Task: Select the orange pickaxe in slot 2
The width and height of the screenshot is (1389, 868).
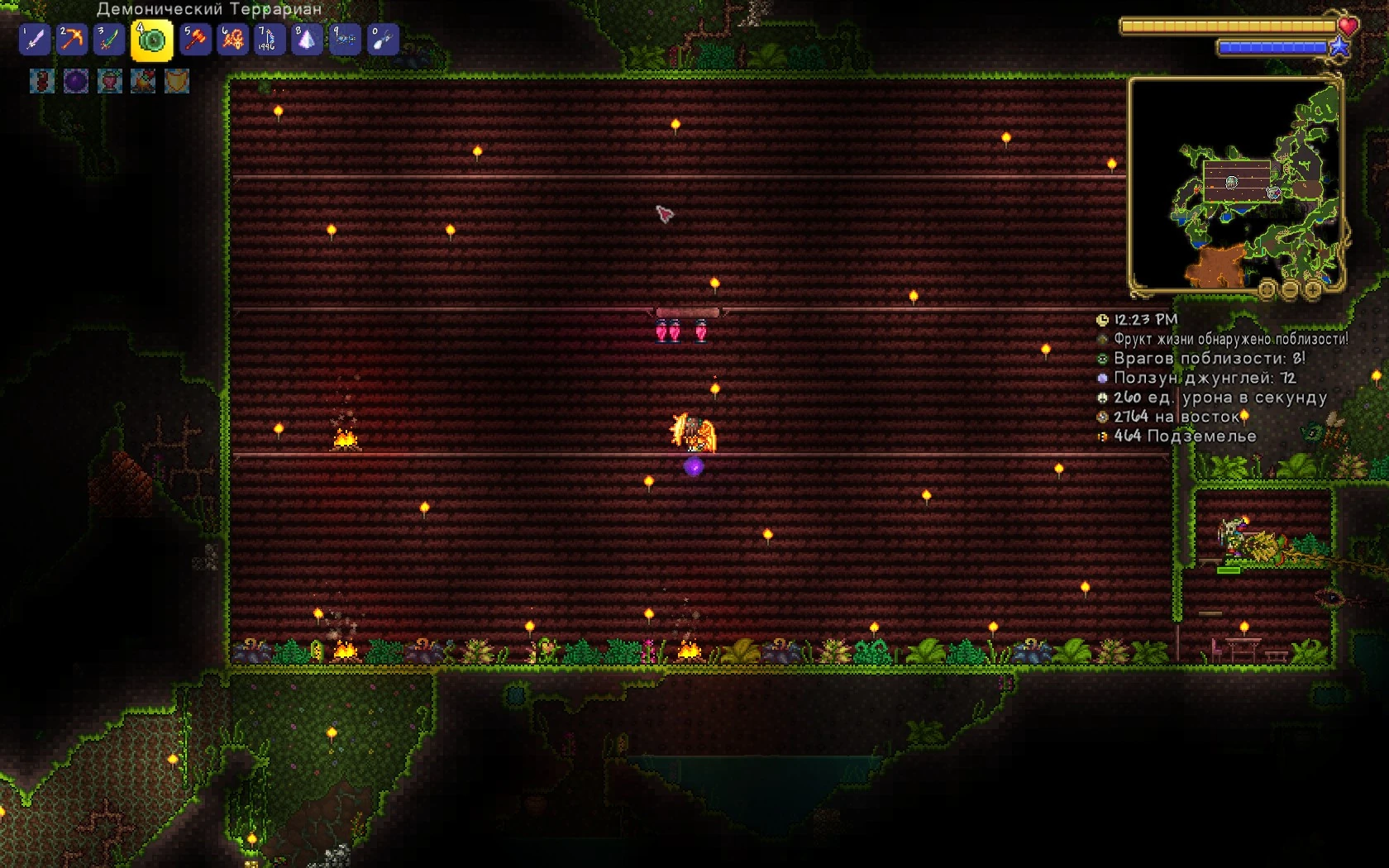Action: 73,40
